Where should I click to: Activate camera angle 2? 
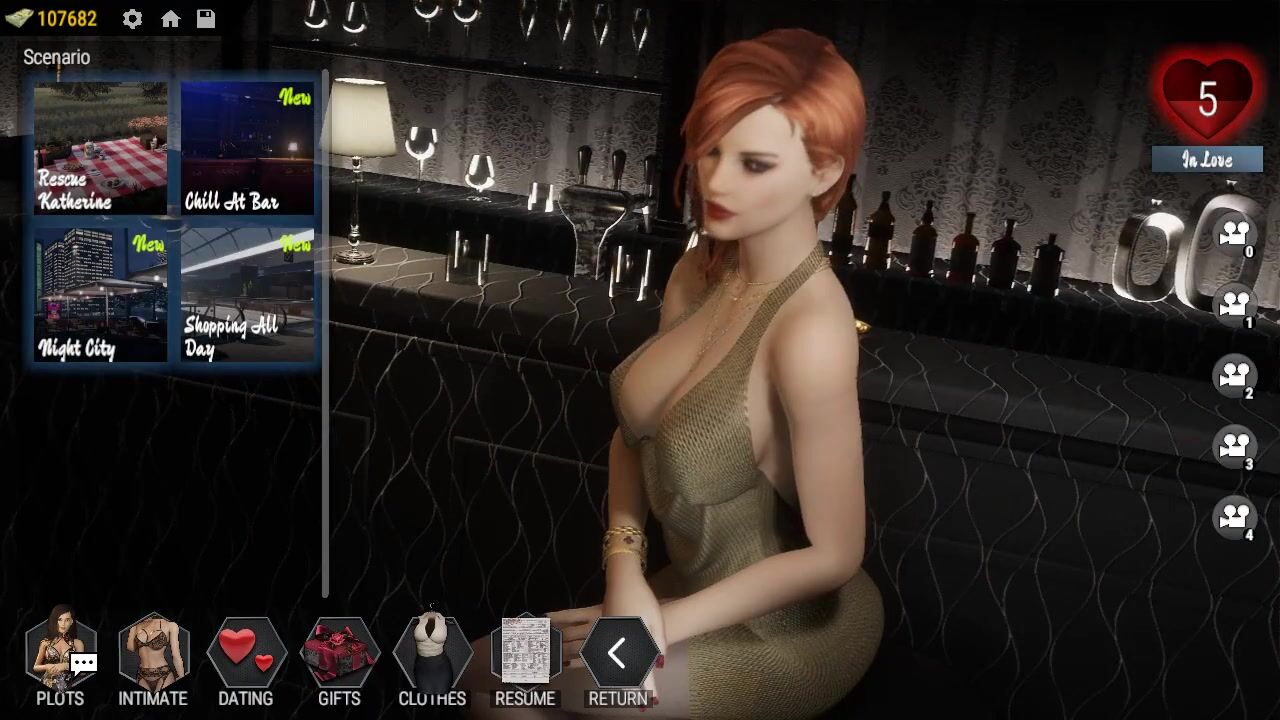tap(1234, 376)
